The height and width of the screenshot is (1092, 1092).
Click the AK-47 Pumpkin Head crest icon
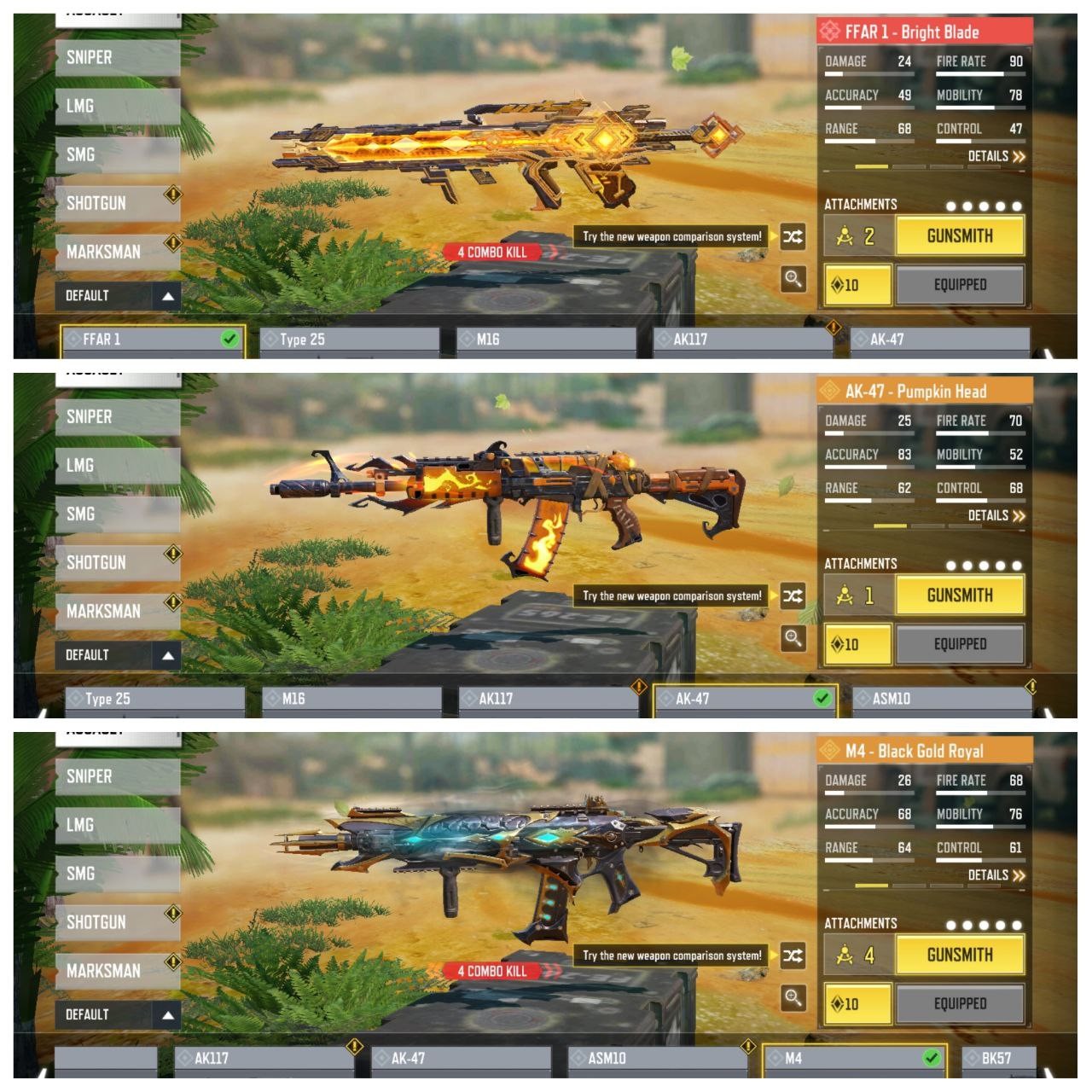coord(830,392)
